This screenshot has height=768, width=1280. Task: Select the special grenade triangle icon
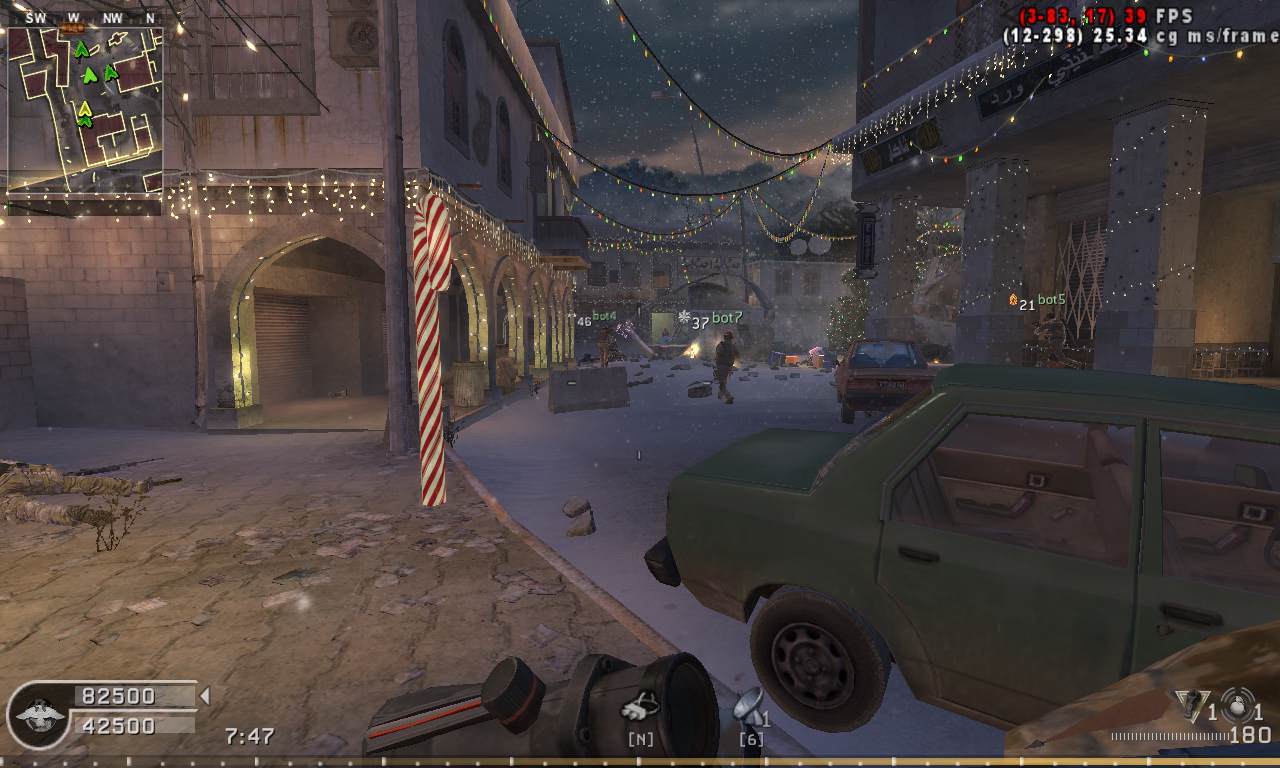click(1190, 705)
